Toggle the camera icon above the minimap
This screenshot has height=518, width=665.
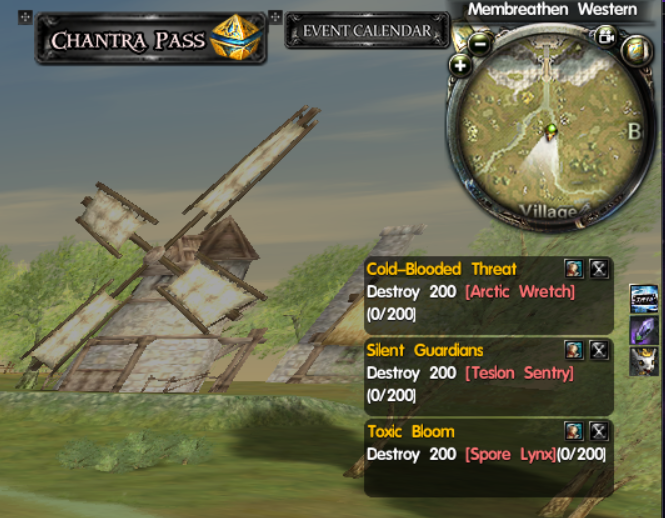pos(605,37)
